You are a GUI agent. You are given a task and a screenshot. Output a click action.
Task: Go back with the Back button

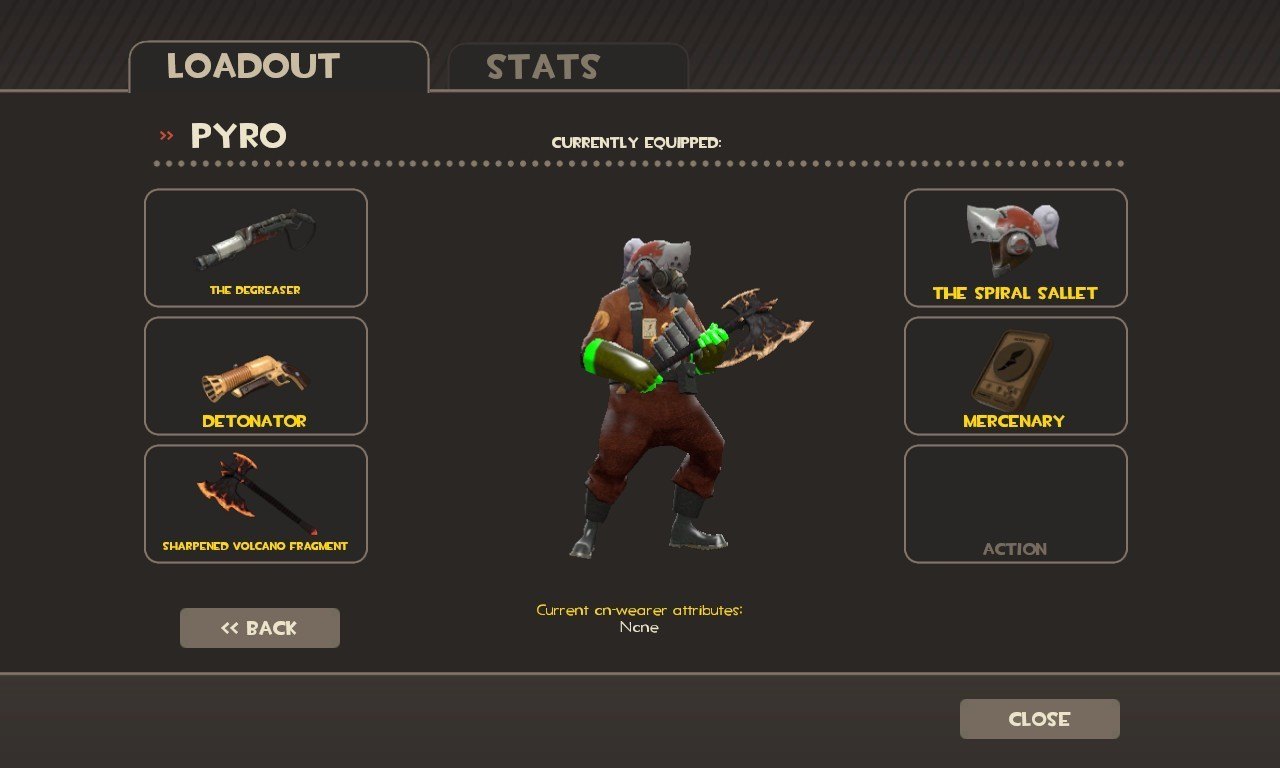(x=260, y=628)
